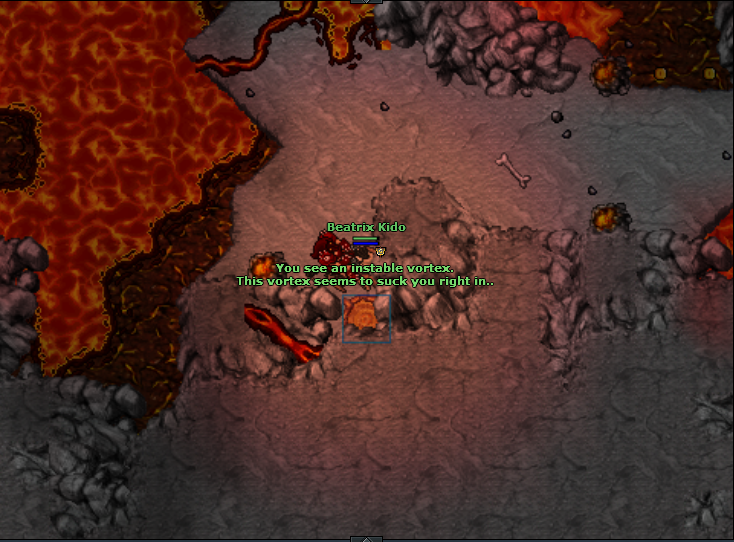Expand the panel handle above the game view
Screen dimensions: 734x542
pyautogui.click(x=366, y=2)
